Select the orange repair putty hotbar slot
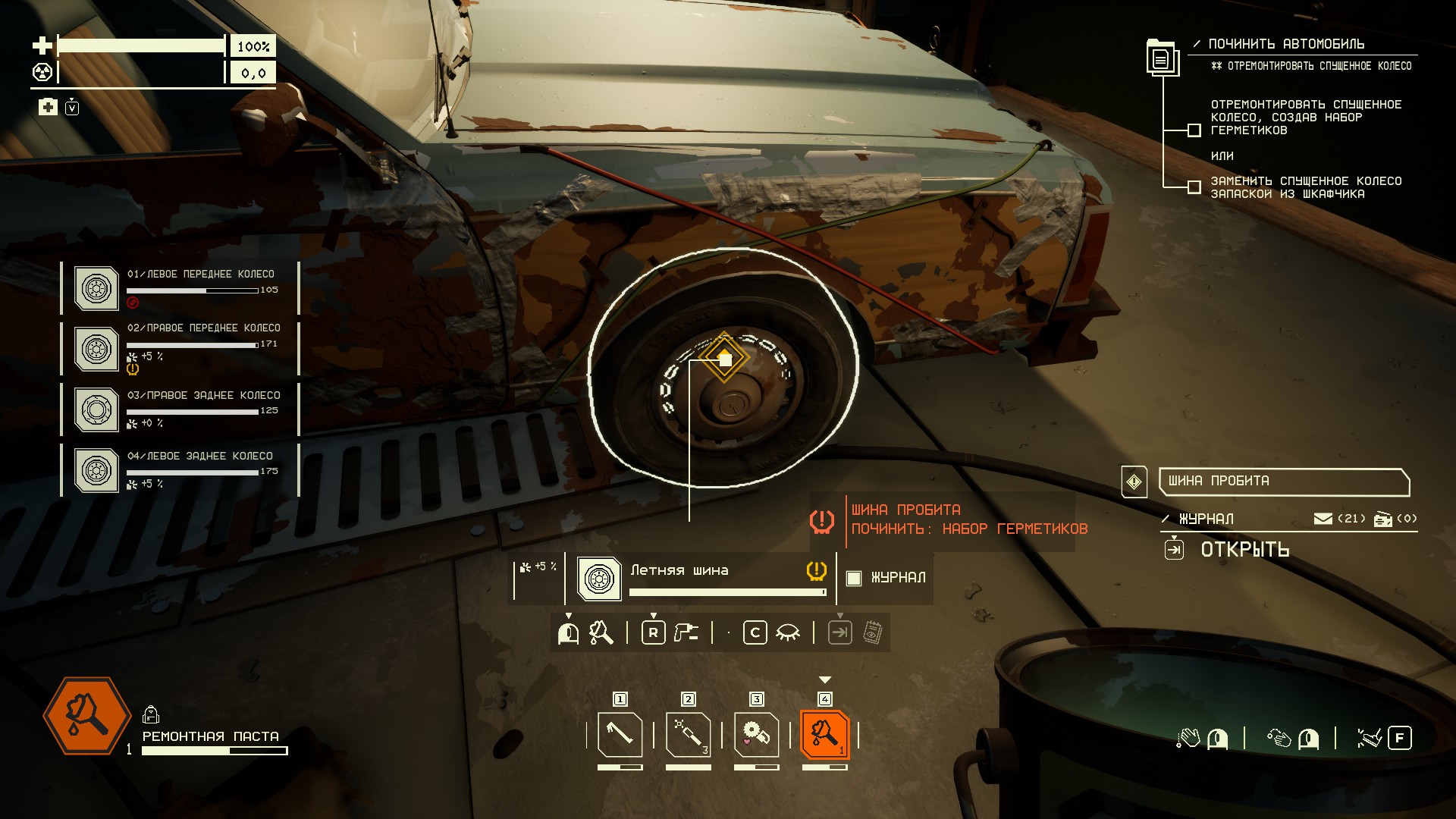This screenshot has width=1456, height=819. pos(824,734)
